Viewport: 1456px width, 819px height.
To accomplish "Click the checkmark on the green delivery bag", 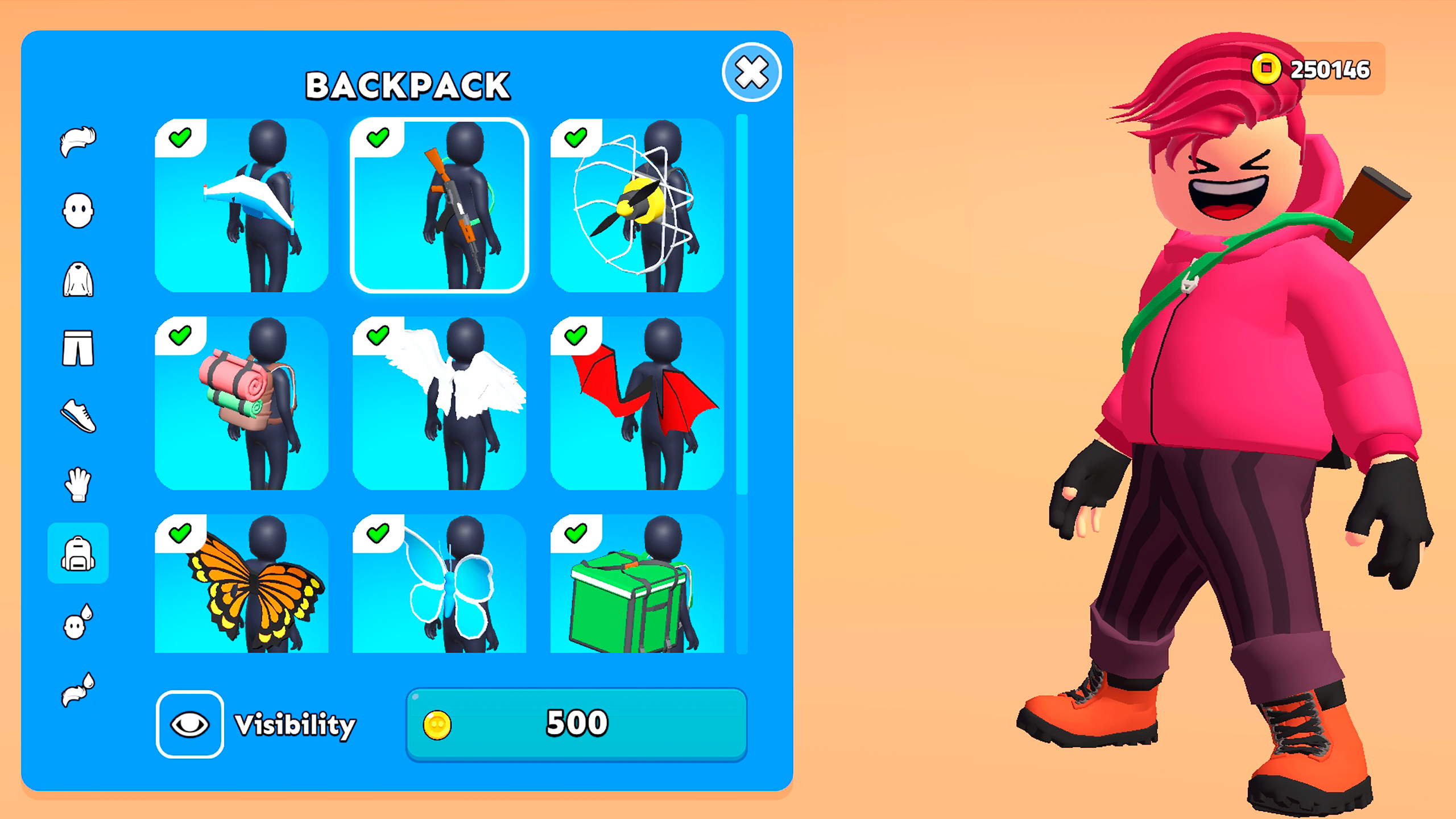I will point(575,533).
